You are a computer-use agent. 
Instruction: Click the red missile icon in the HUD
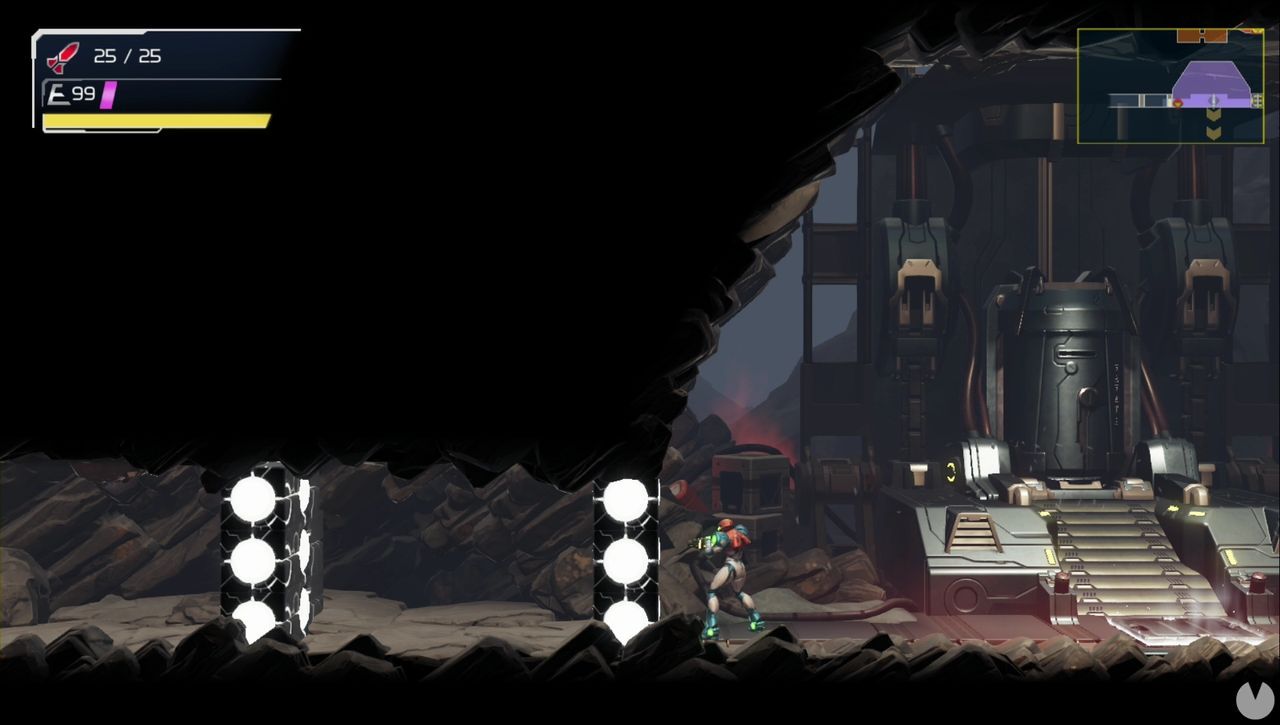(62, 55)
